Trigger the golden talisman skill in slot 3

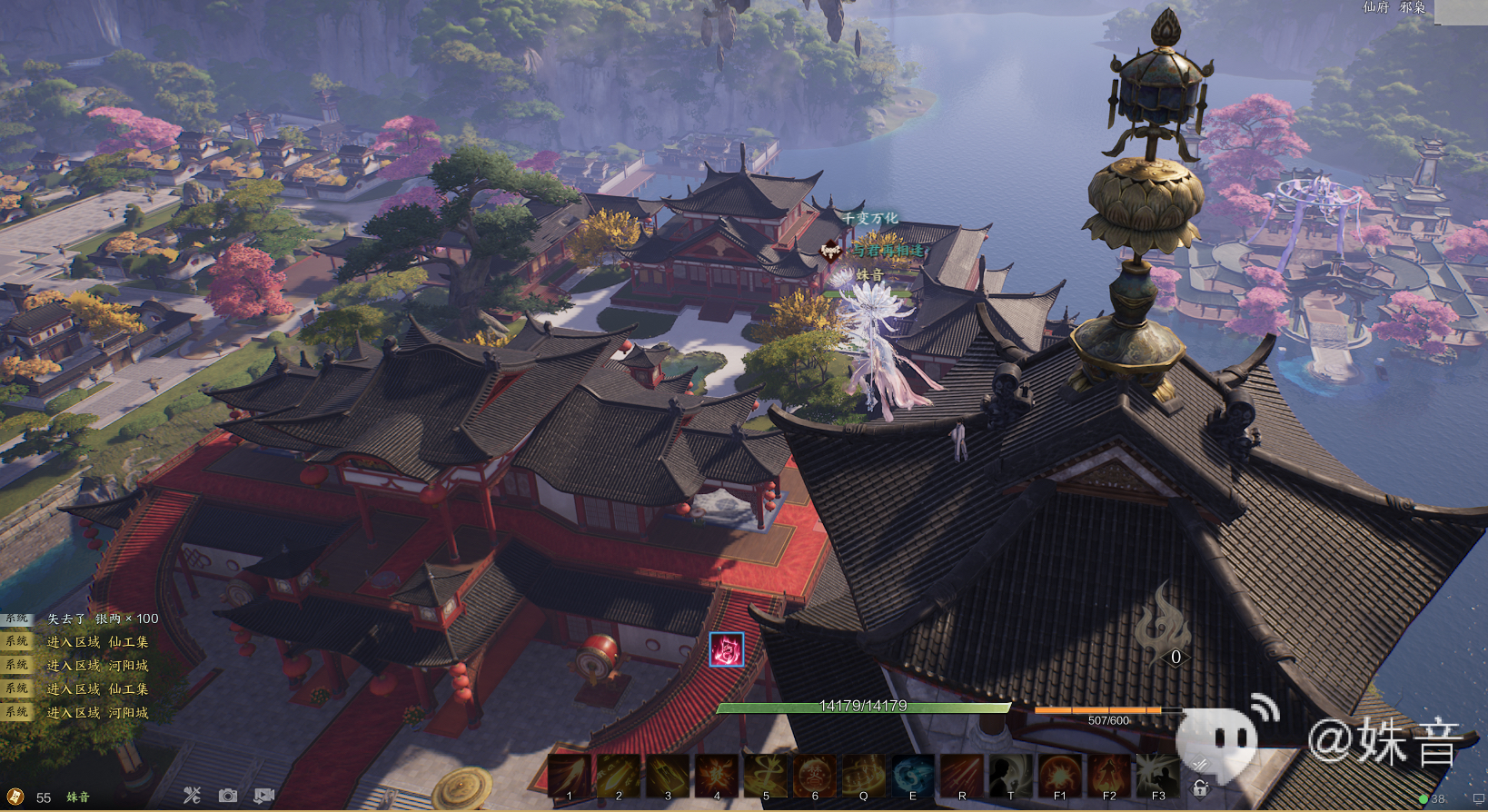point(668,777)
